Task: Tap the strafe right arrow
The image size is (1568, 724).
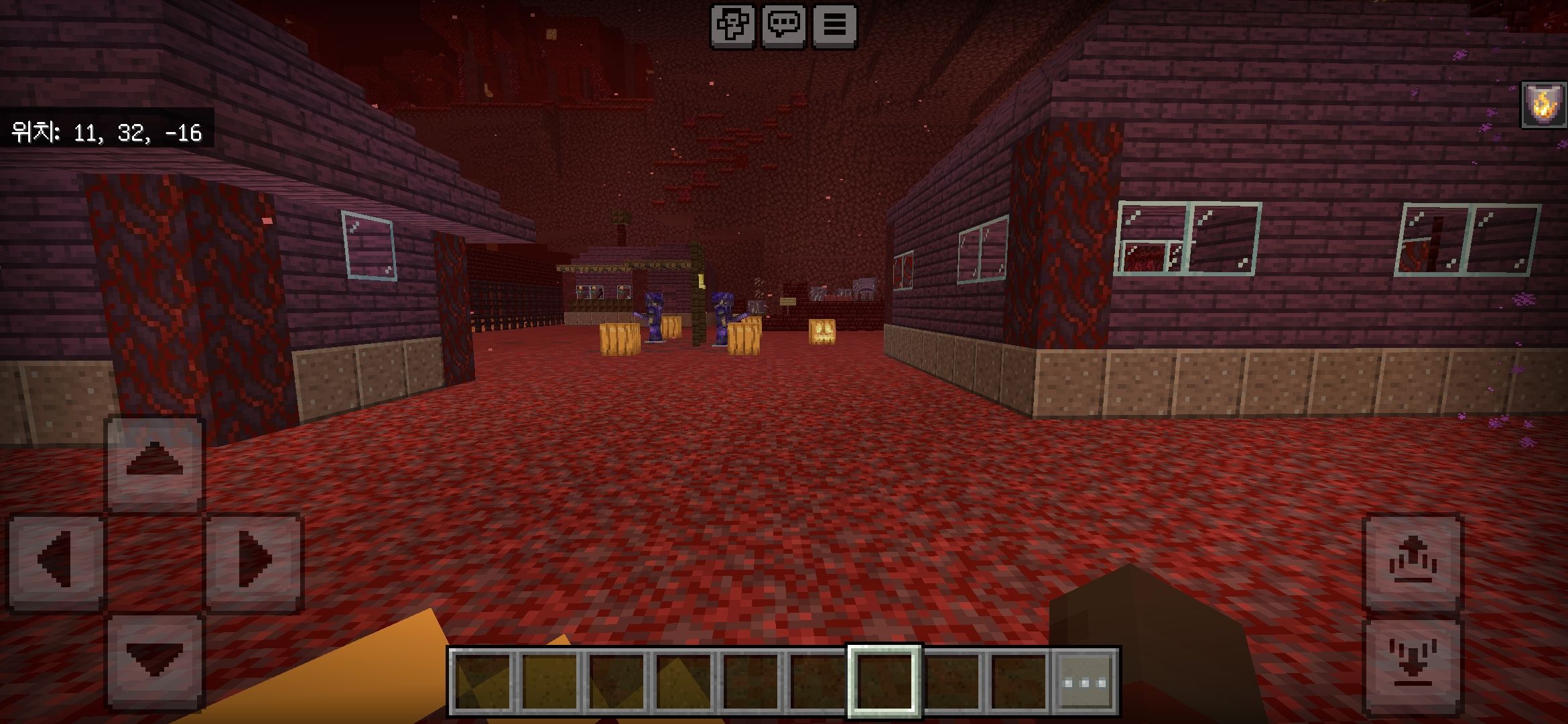Action: point(254,562)
